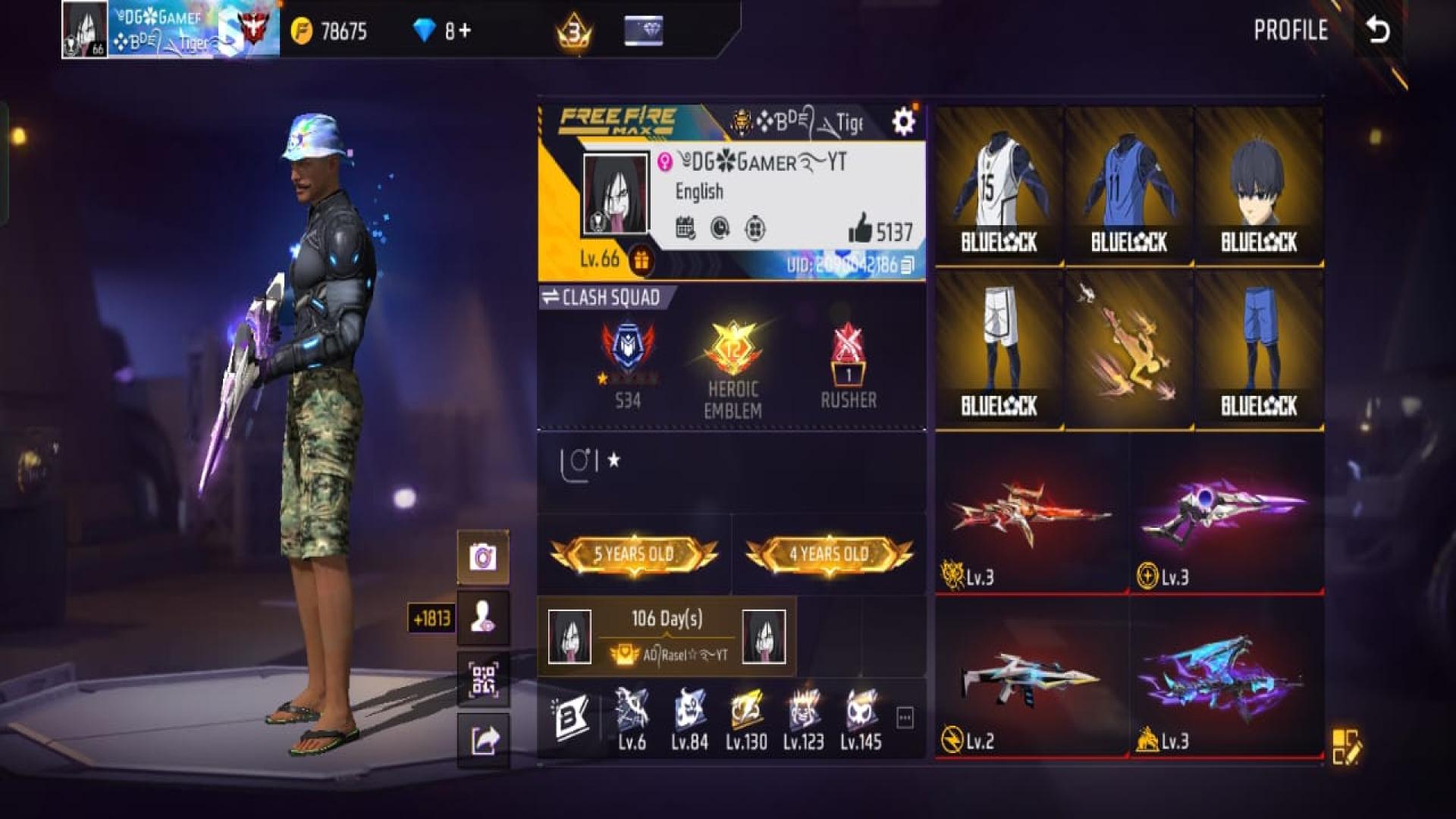Open the edit showcase layout icon

(x=1346, y=746)
